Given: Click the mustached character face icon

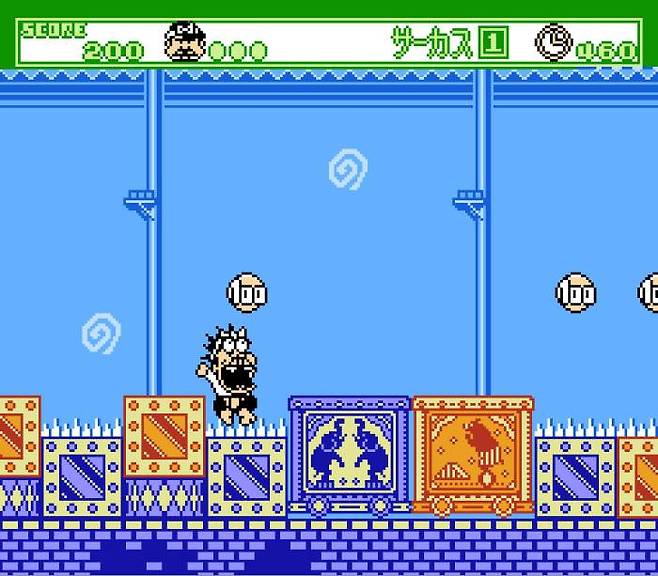Looking at the screenshot, I should coord(184,42).
